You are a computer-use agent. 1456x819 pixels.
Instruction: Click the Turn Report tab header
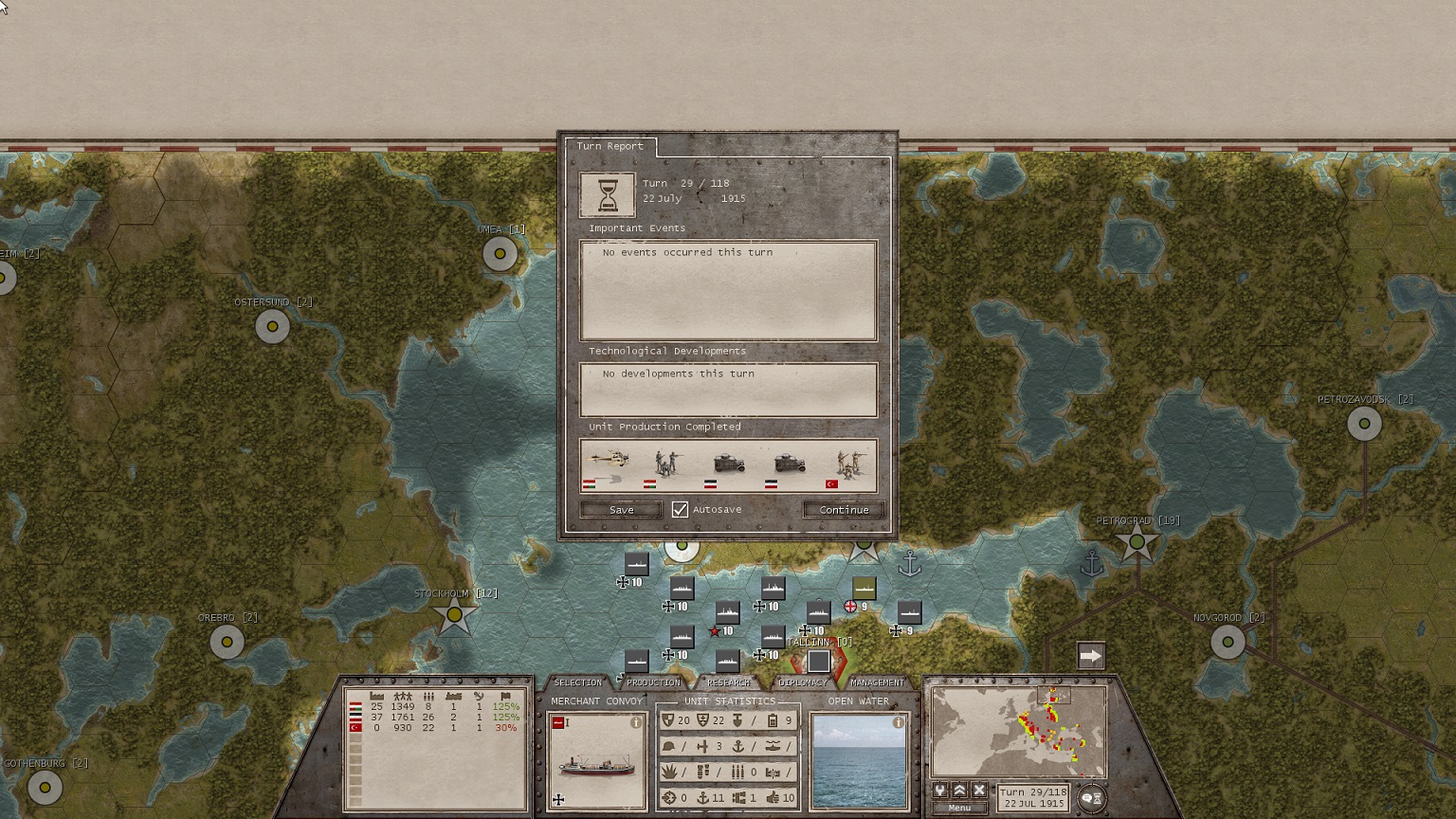click(610, 146)
